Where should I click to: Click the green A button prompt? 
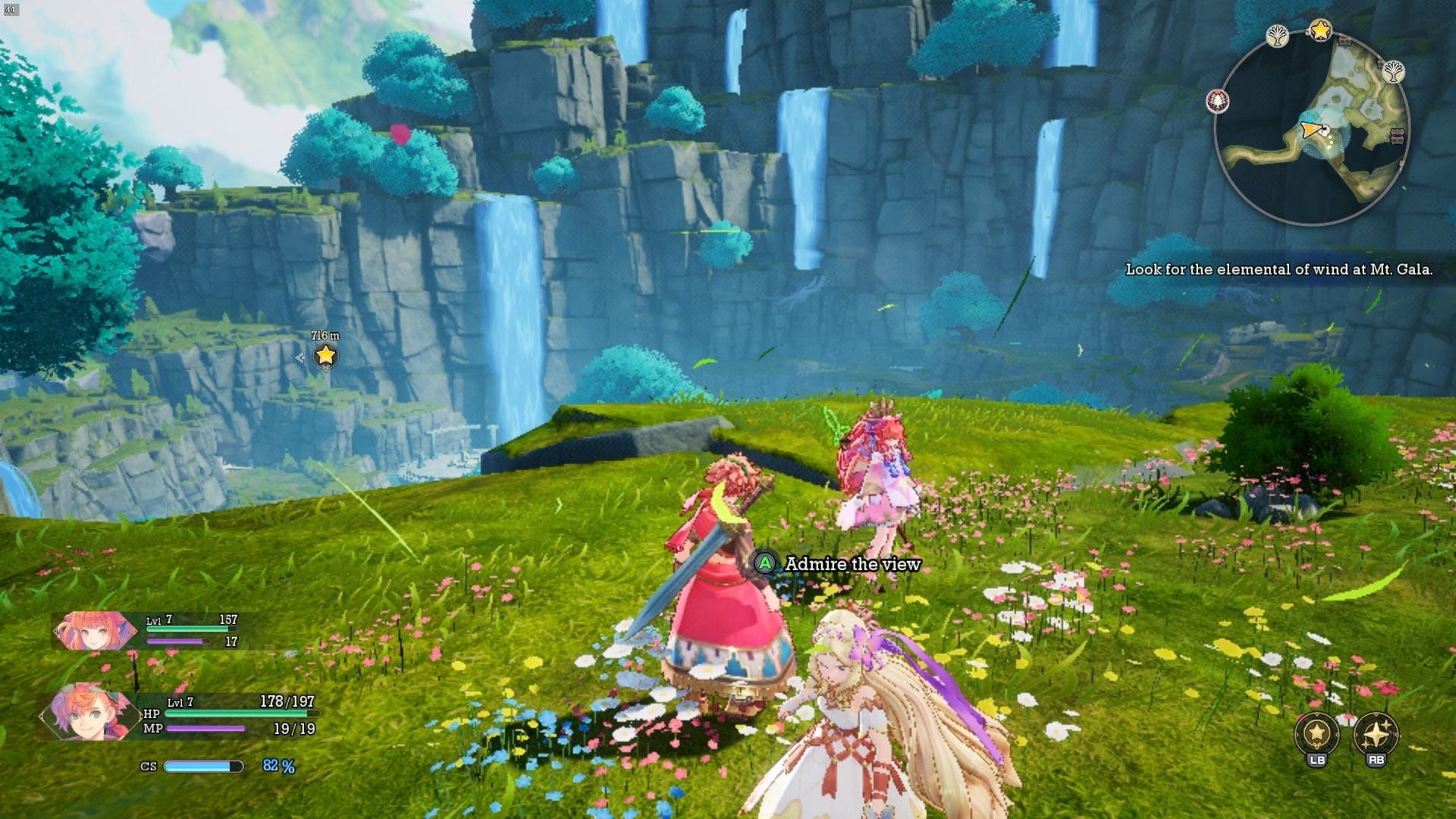click(x=765, y=564)
